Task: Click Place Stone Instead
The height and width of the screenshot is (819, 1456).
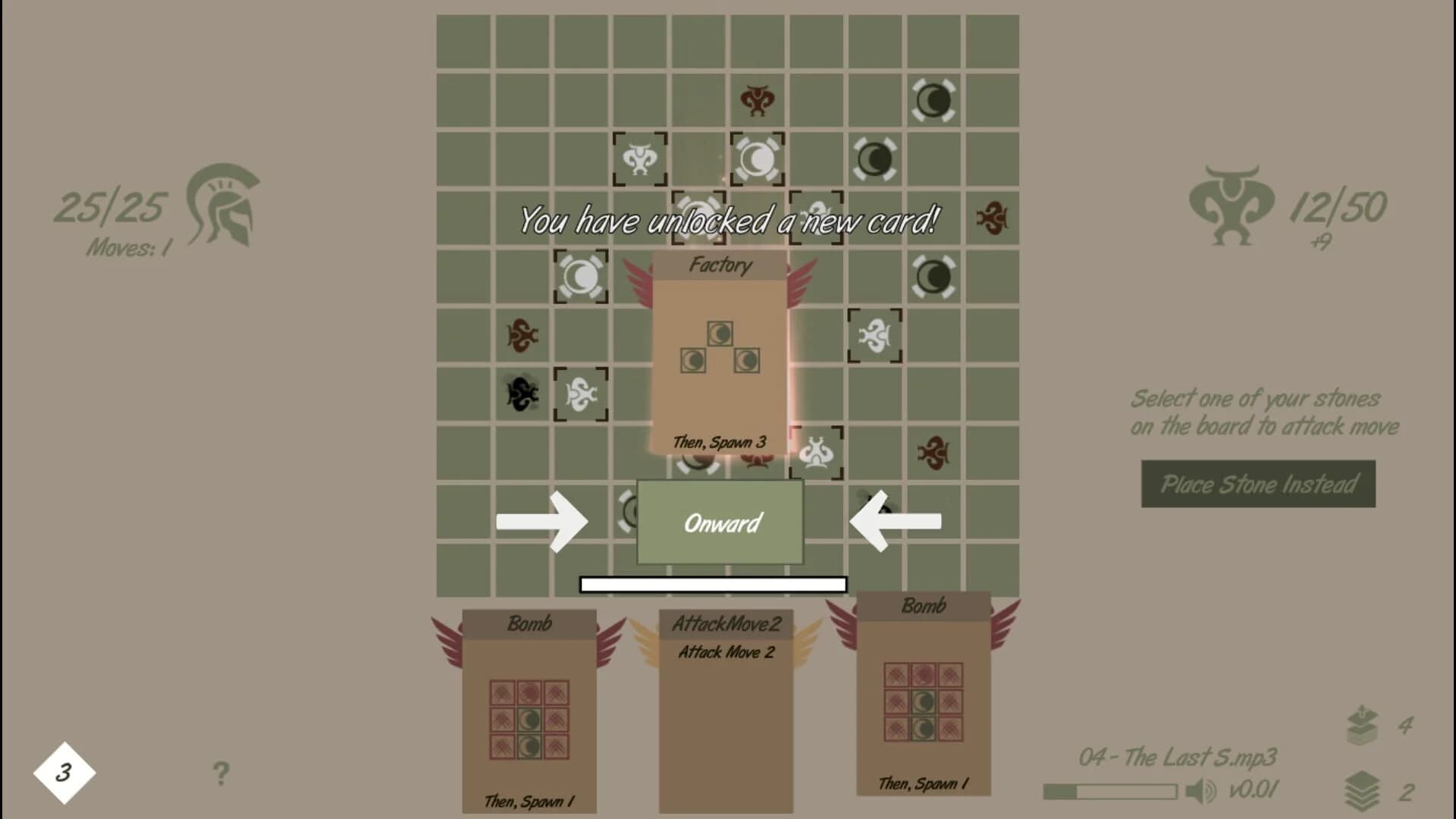Action: [x=1257, y=485]
